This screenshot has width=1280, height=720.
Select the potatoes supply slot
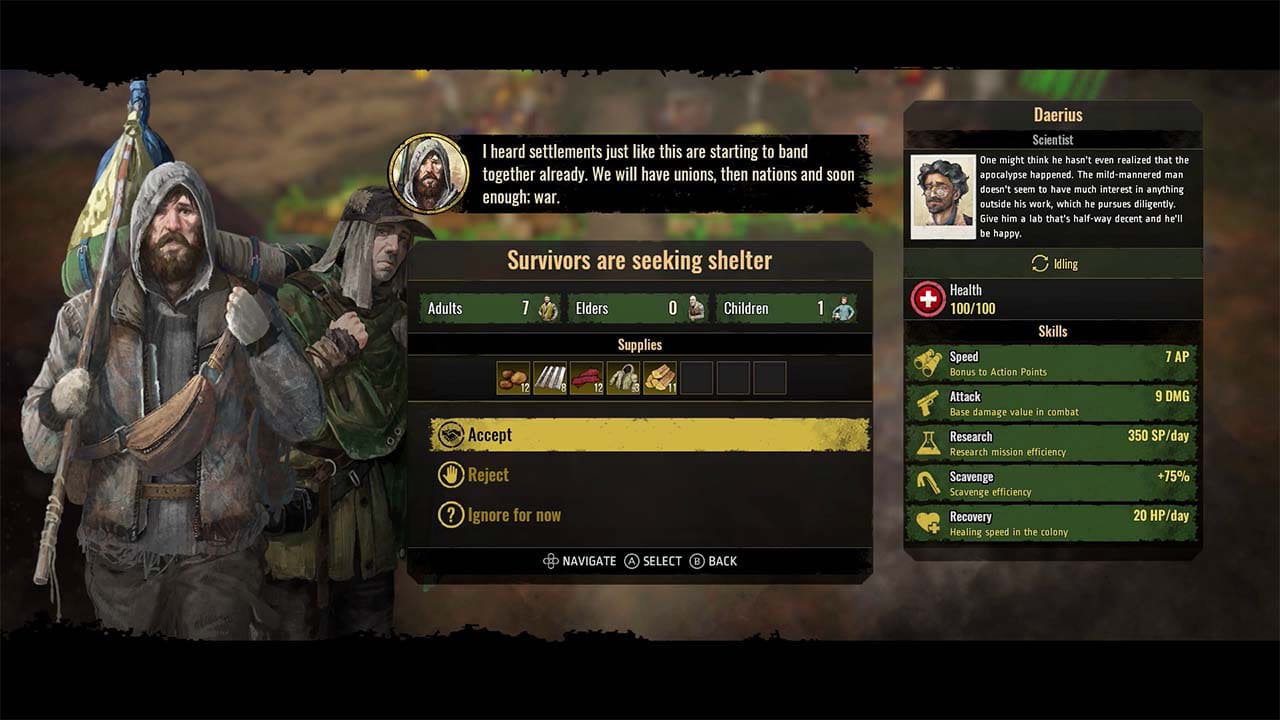[512, 377]
